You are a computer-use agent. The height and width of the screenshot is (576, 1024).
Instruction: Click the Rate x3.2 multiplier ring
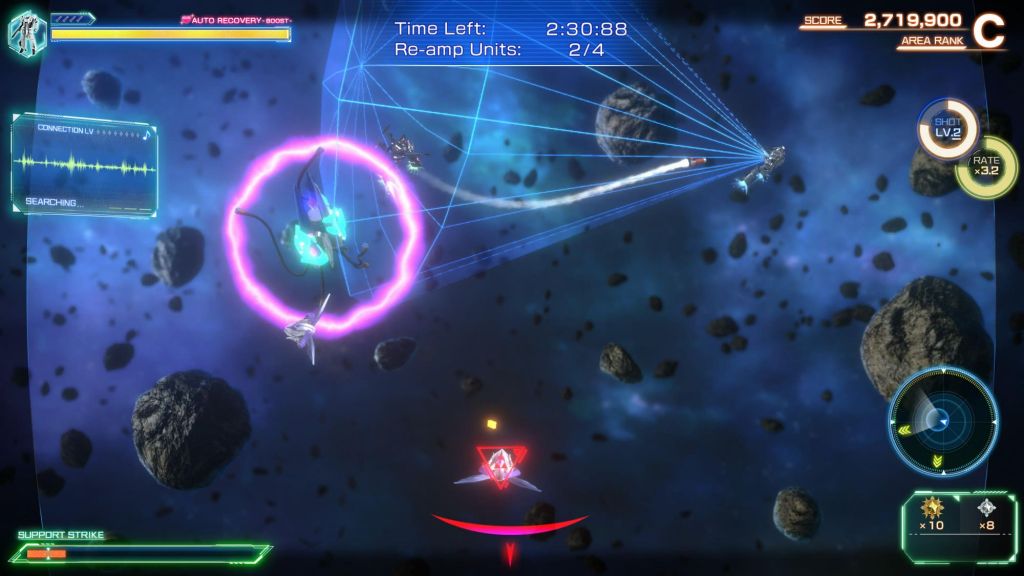point(985,165)
